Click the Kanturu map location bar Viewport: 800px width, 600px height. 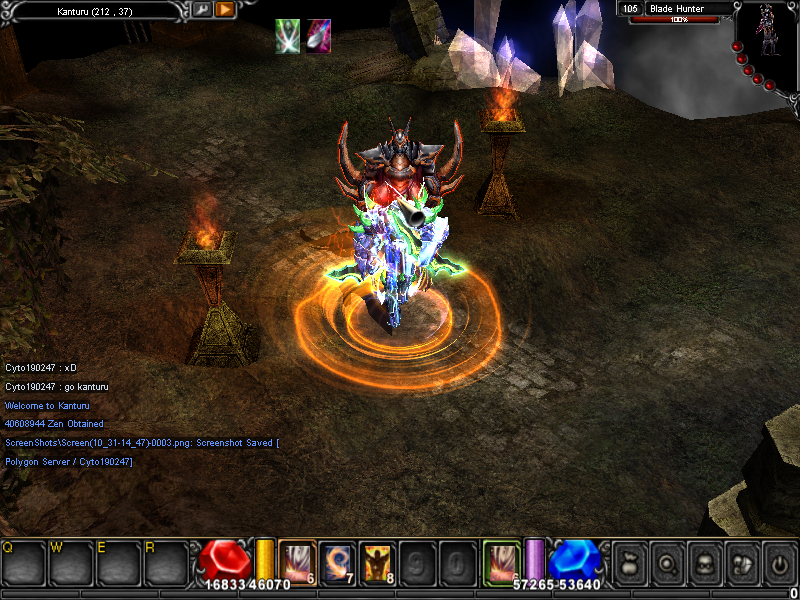94,9
